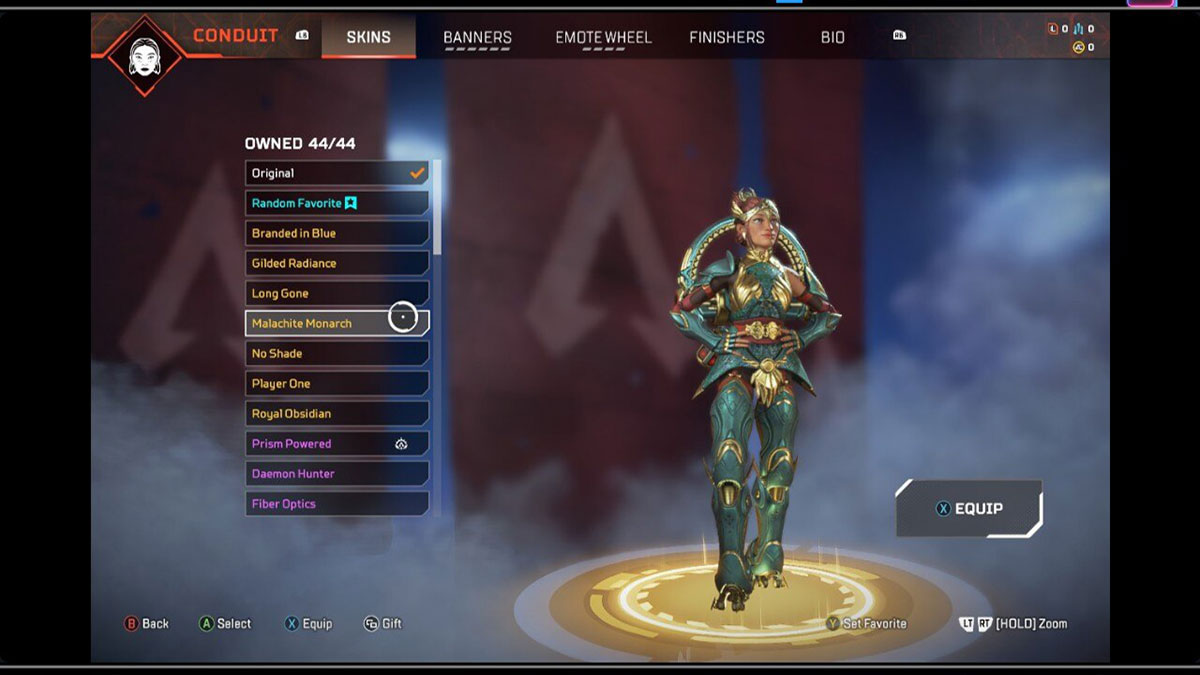Switch to the Skins tab
Screen dimensions: 1200x675
(368, 37)
